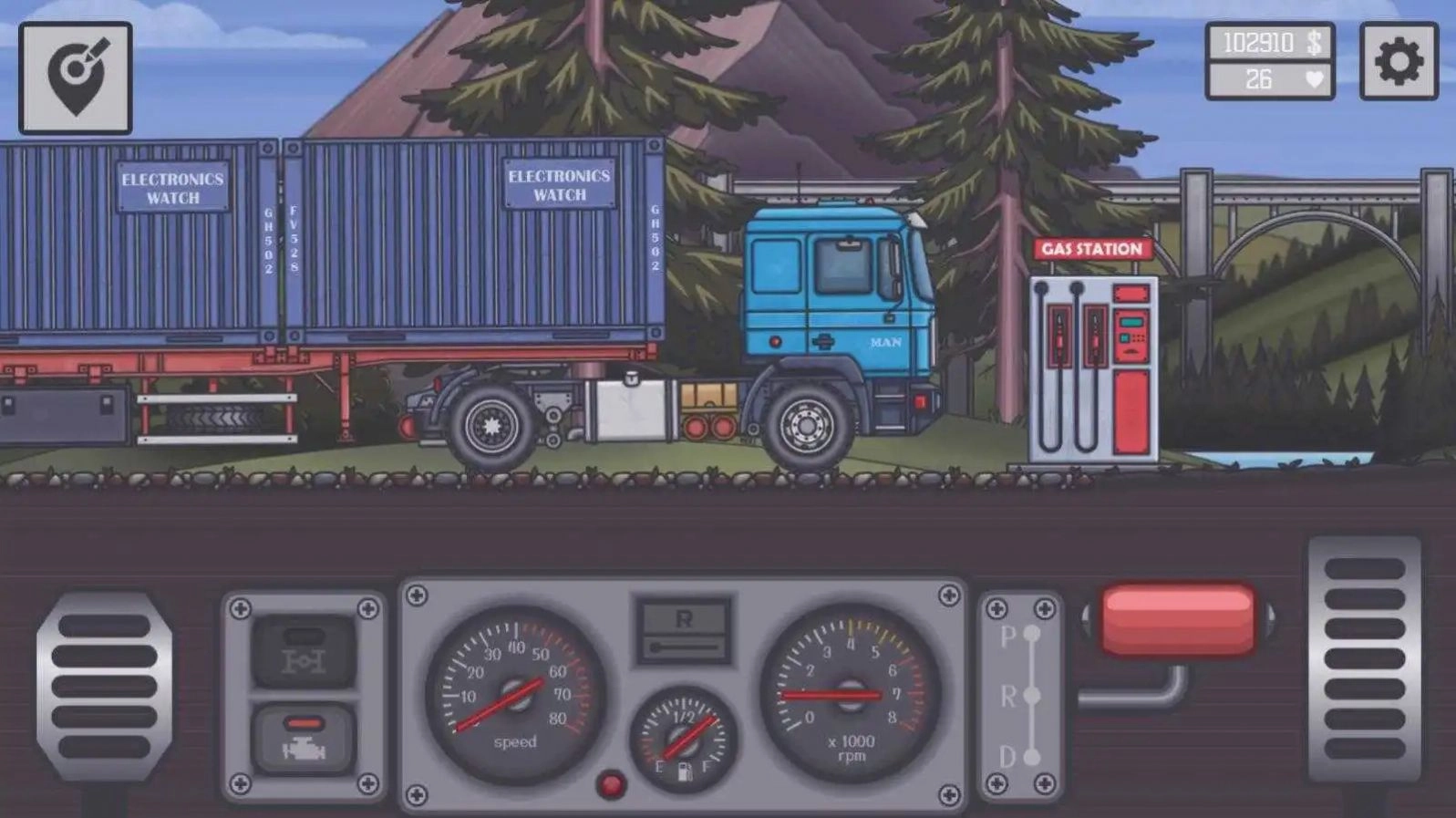This screenshot has width=1456, height=818.
Task: Select Reverse on the gear shifter
Action: pyautogui.click(x=1031, y=696)
